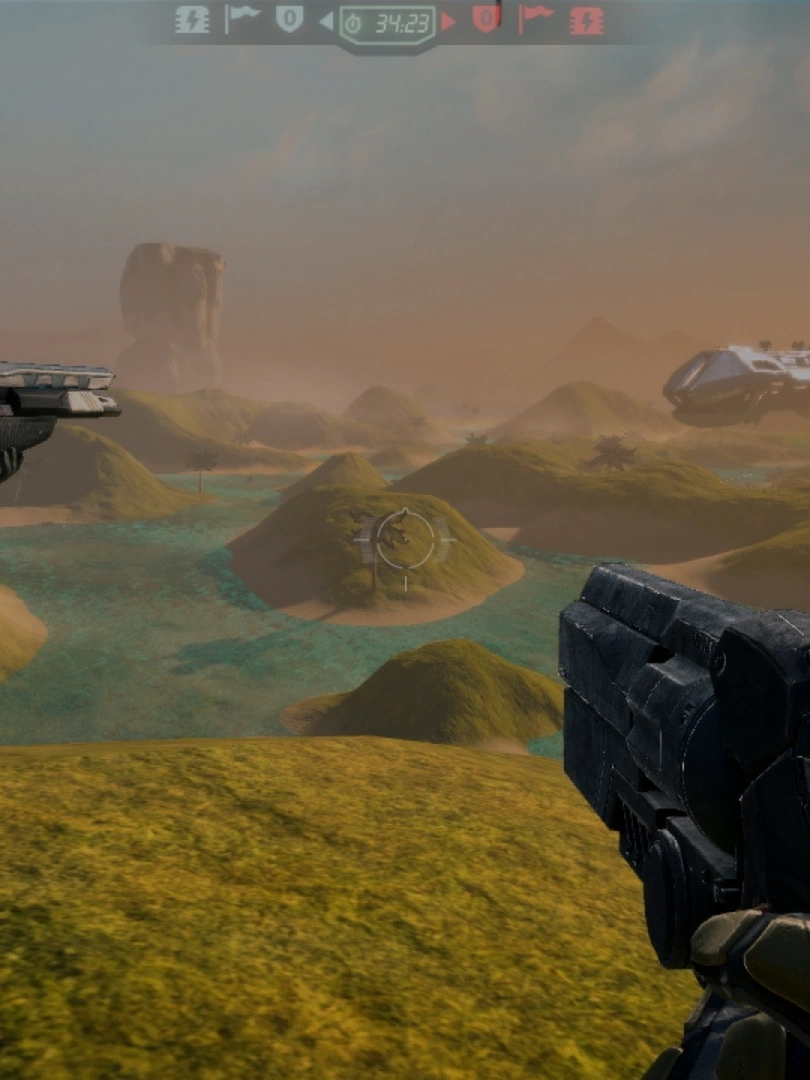
Task: Select the white team flag icon
Action: pyautogui.click(x=241, y=19)
